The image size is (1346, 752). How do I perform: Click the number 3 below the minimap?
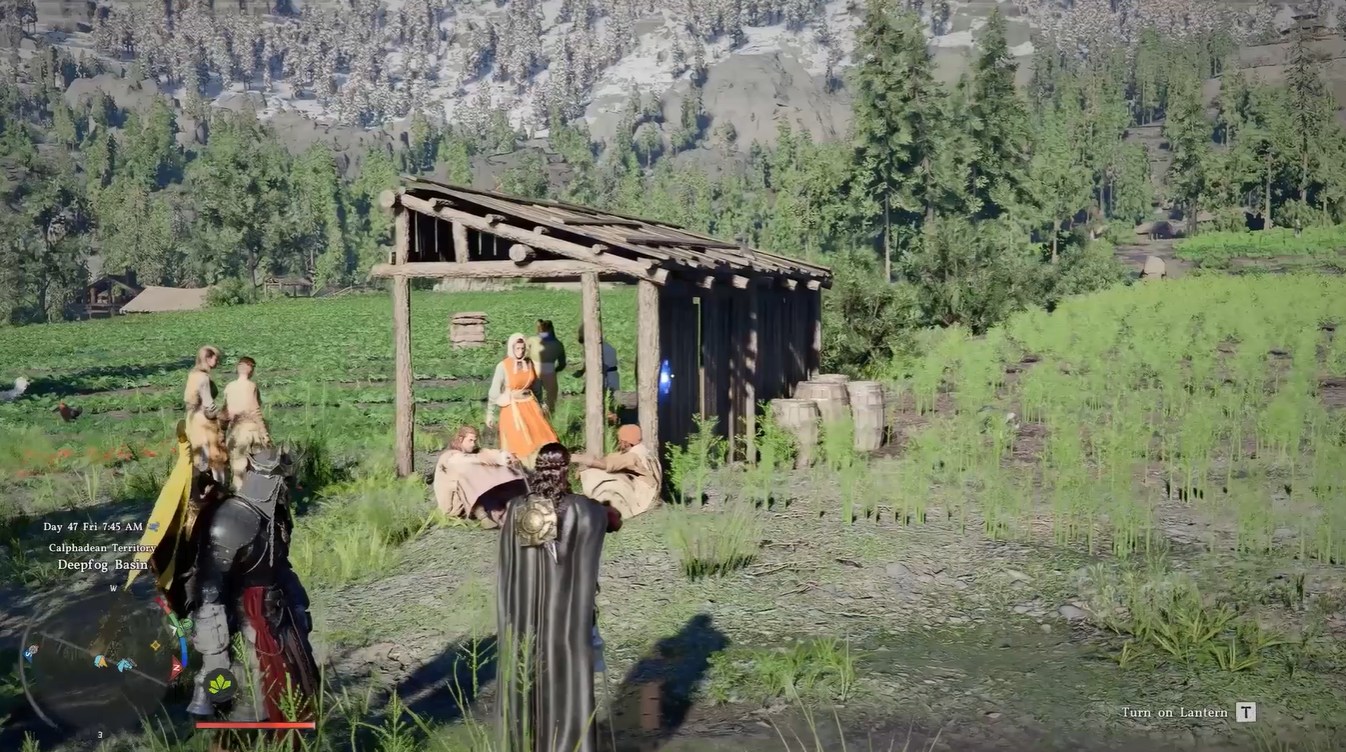pos(100,734)
